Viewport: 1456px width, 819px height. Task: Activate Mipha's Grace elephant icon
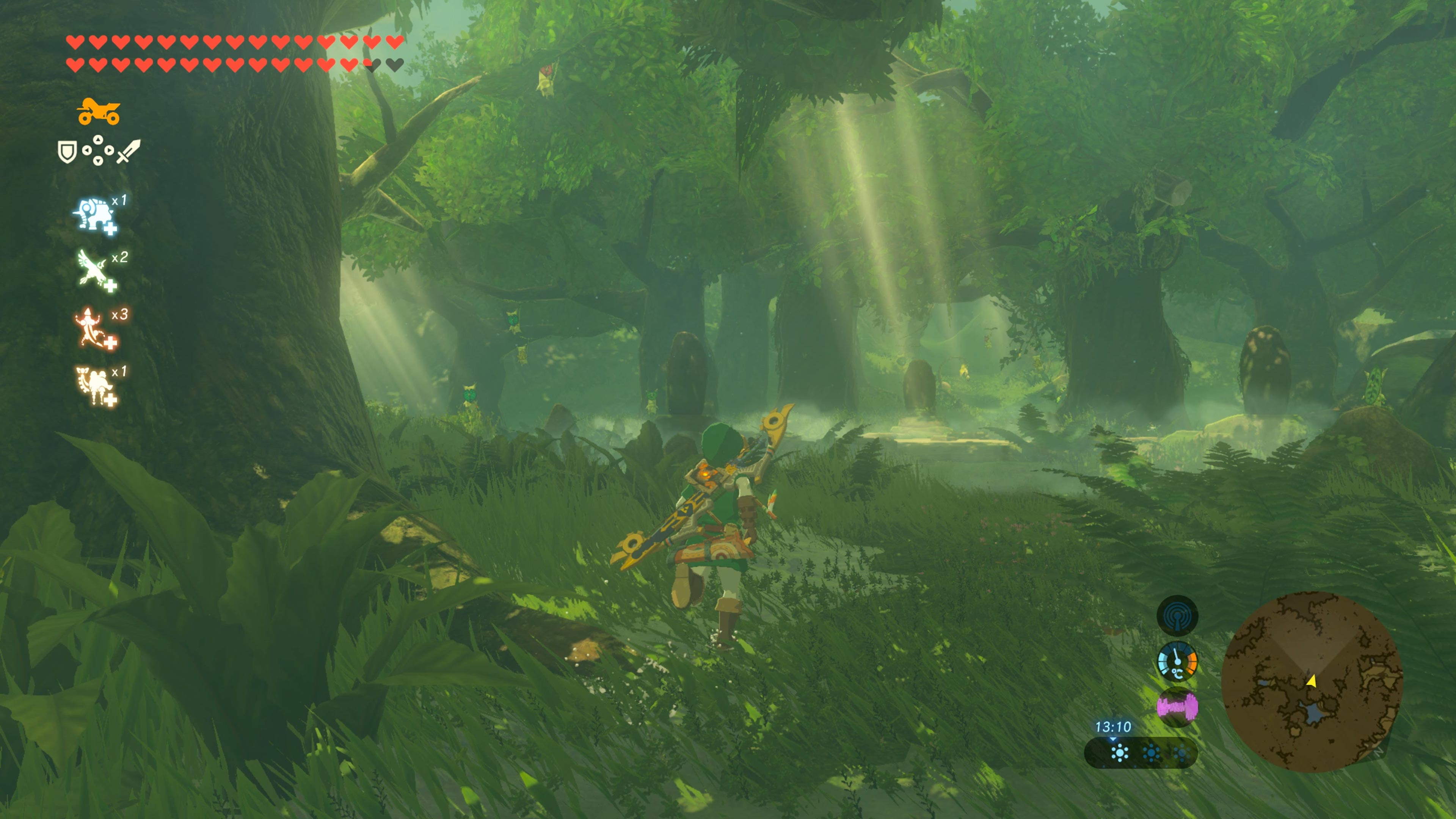[x=94, y=214]
